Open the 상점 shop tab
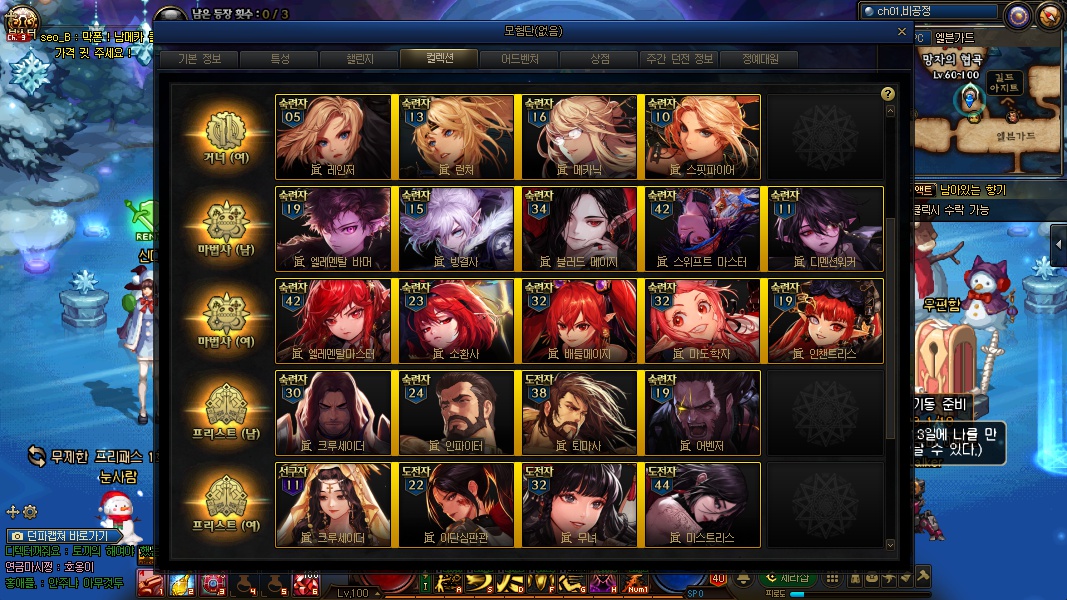 click(600, 59)
